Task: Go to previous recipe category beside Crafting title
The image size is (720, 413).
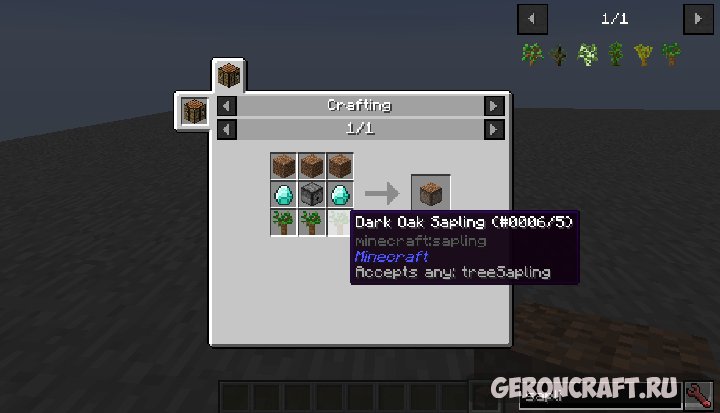Action: [226, 106]
